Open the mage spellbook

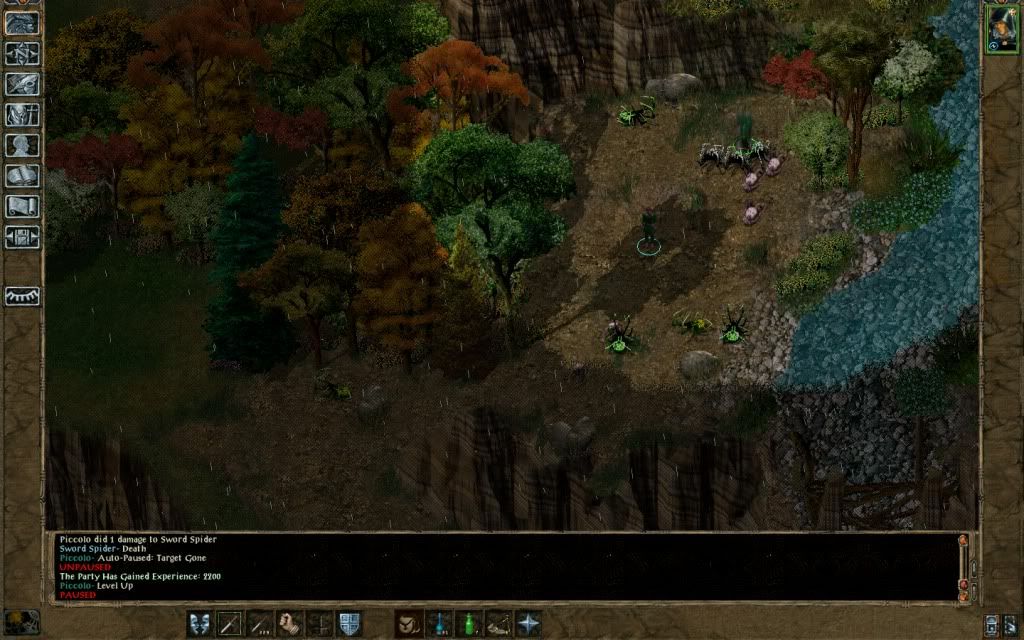pos(22,177)
